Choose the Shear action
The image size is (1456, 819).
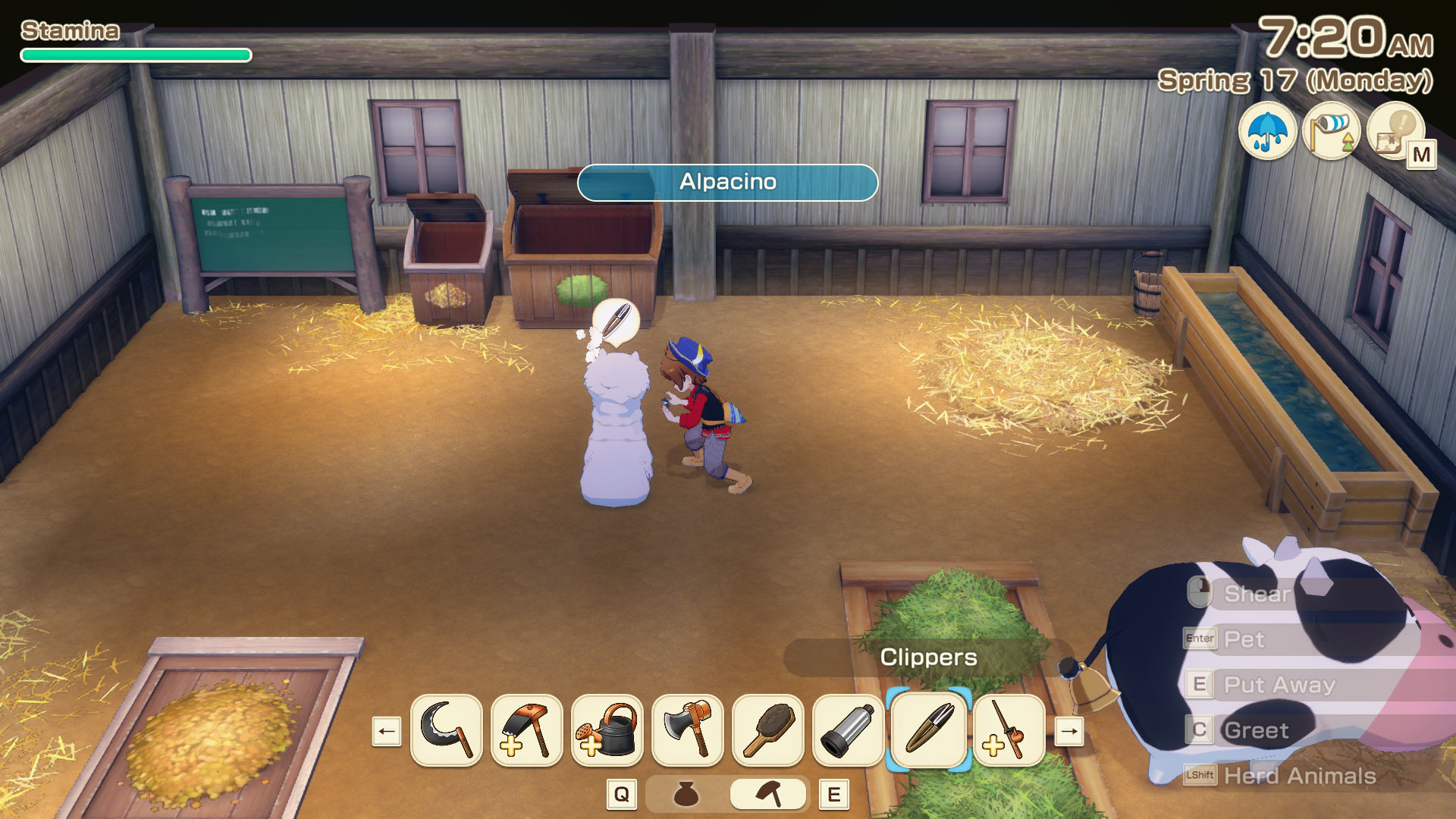coord(1257,594)
